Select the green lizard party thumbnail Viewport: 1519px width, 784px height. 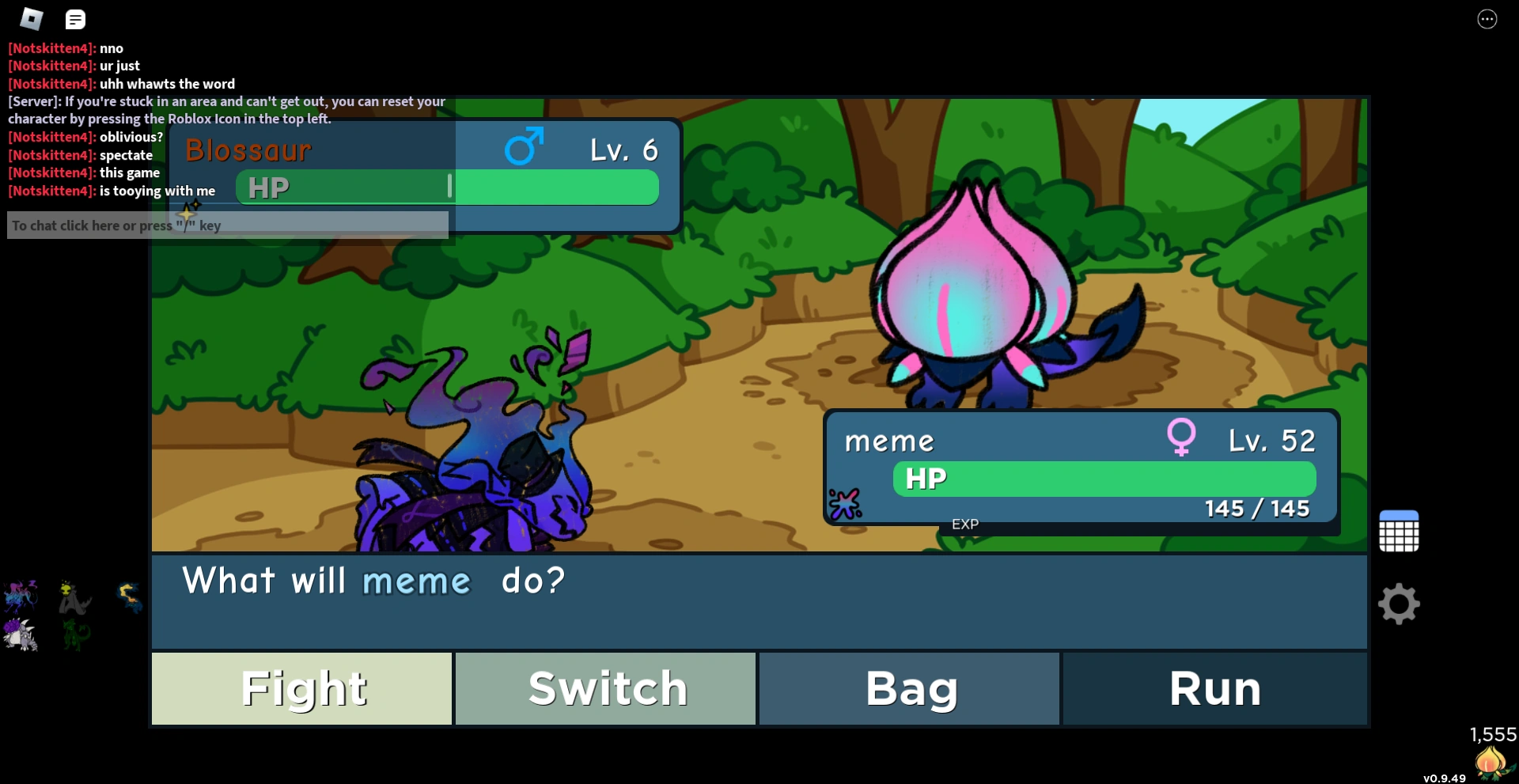[x=74, y=634]
